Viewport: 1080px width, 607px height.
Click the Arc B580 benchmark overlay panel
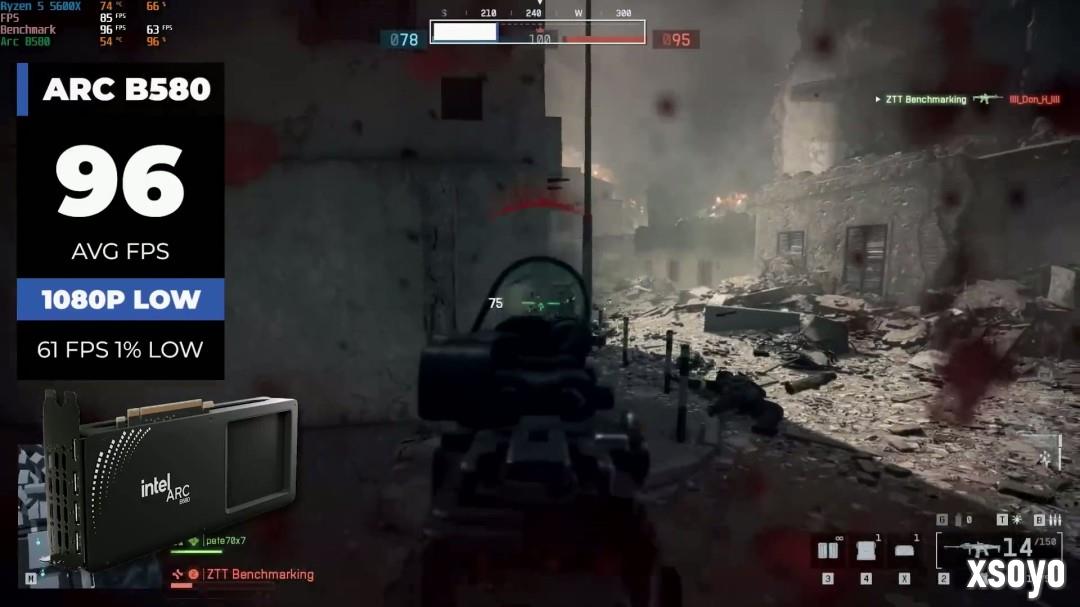pyautogui.click(x=120, y=220)
